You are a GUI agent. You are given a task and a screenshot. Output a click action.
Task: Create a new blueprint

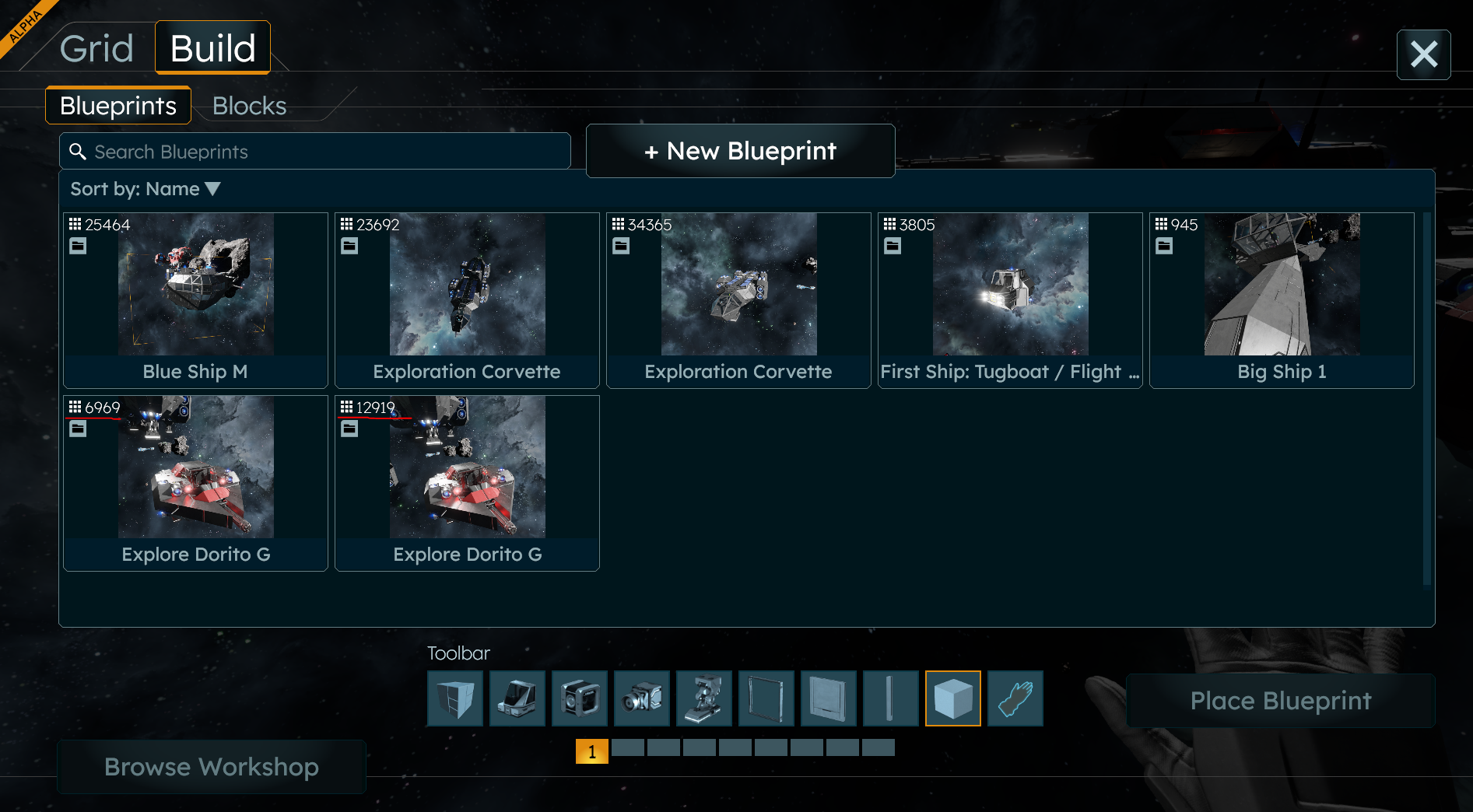point(740,151)
